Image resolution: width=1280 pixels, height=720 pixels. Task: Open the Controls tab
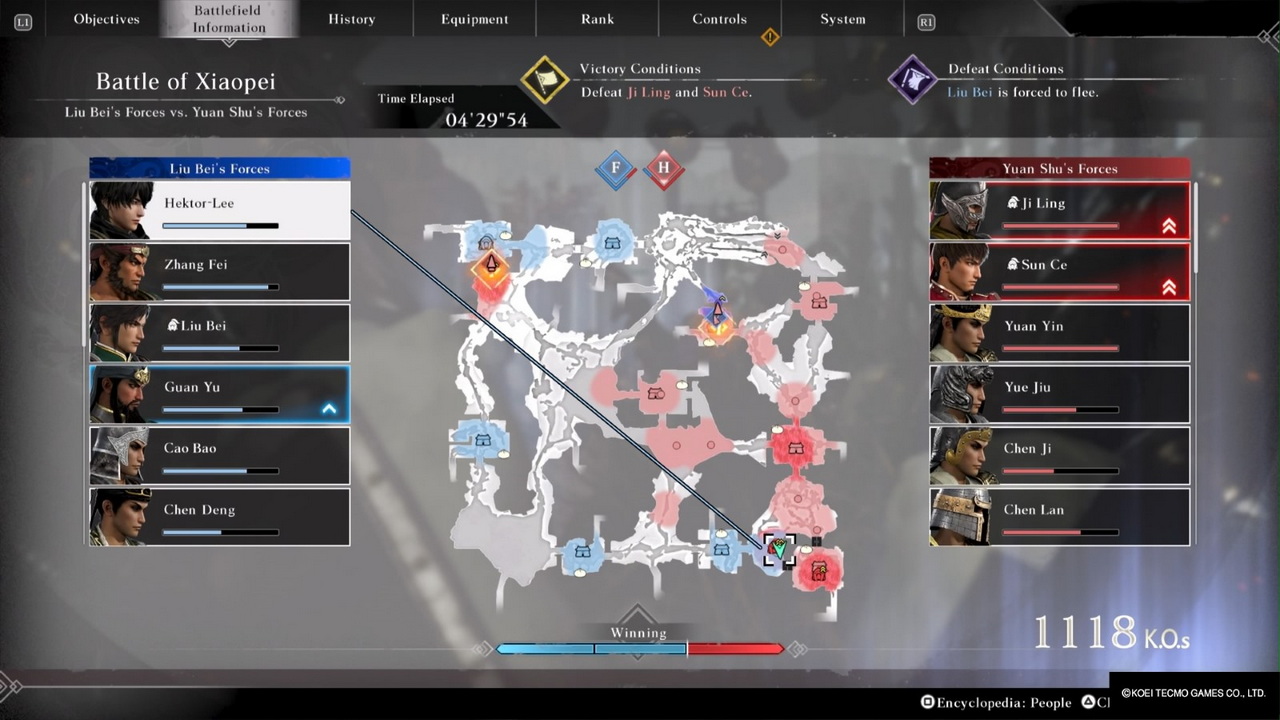[x=719, y=19]
